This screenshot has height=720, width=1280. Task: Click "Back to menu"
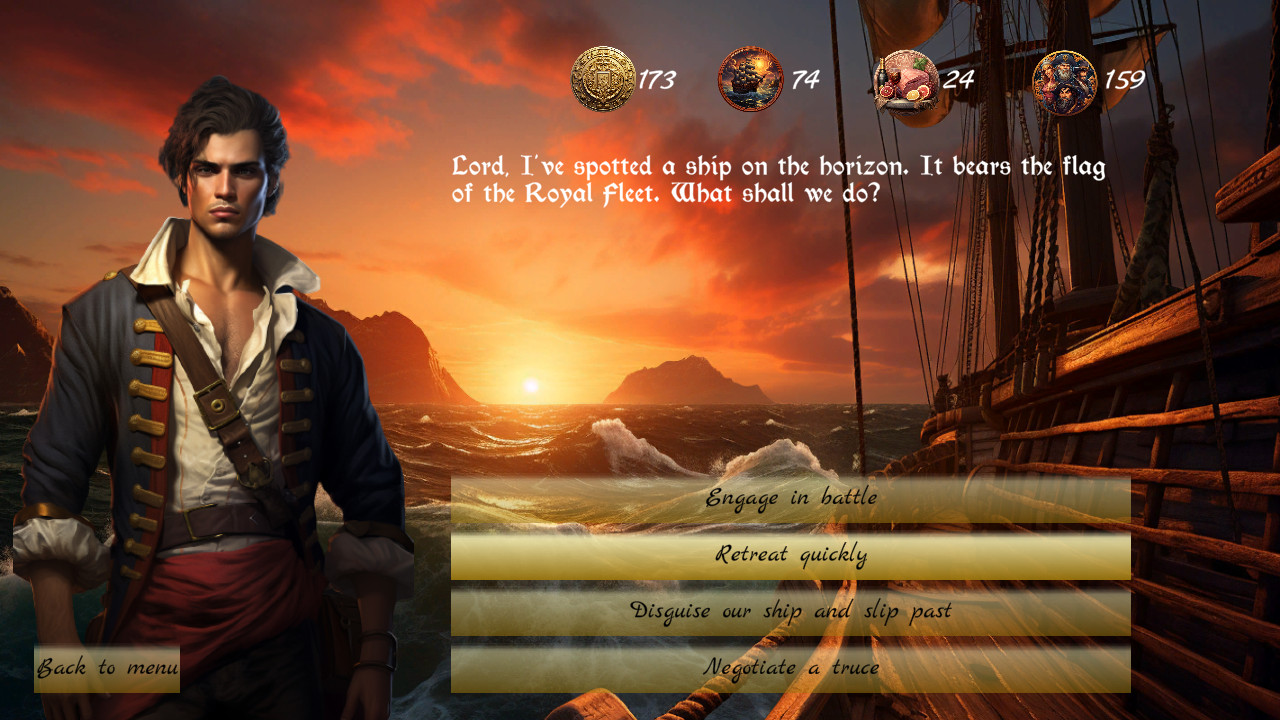tap(105, 667)
